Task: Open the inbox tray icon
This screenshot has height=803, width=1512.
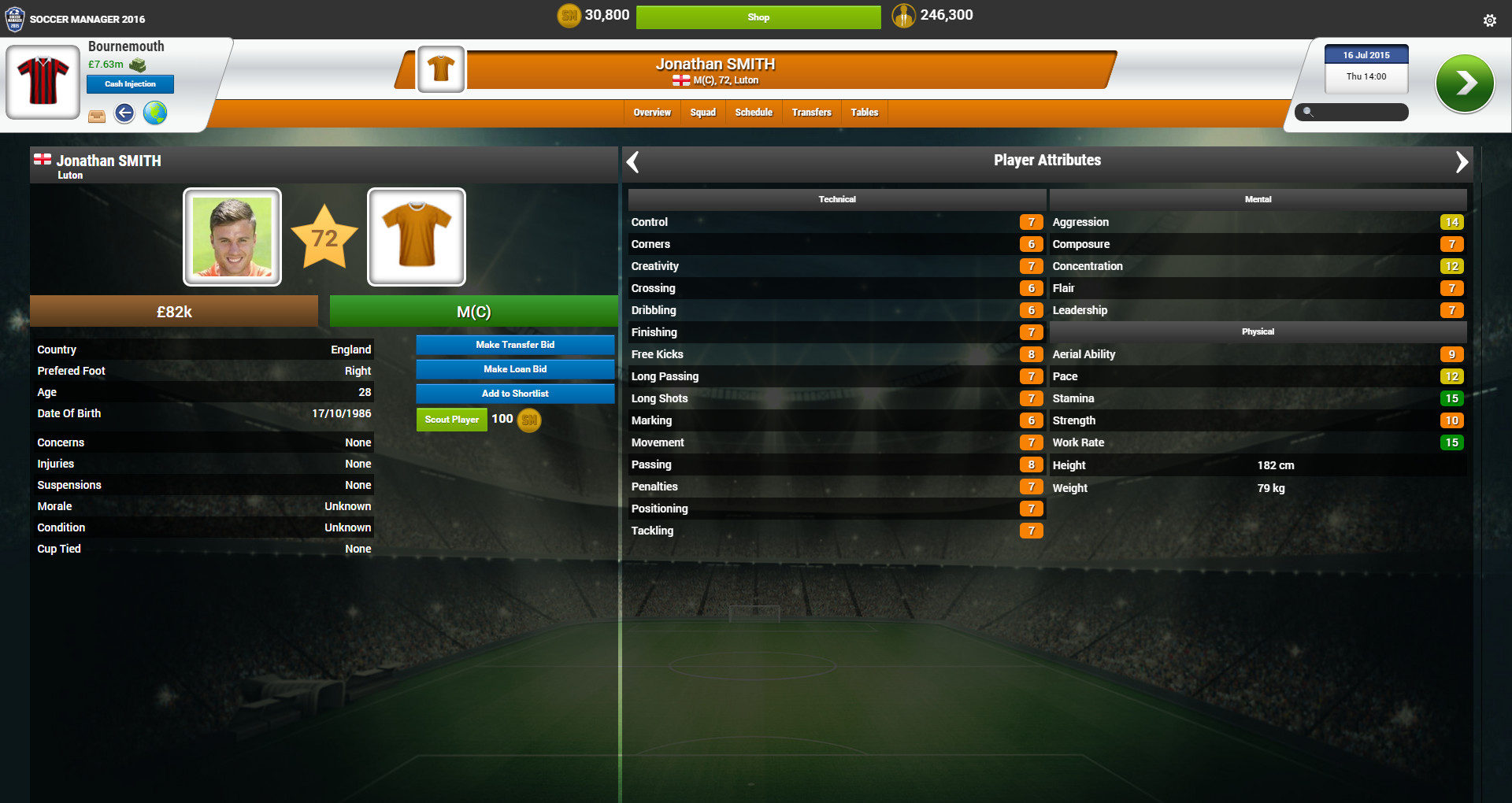Action: (x=96, y=114)
